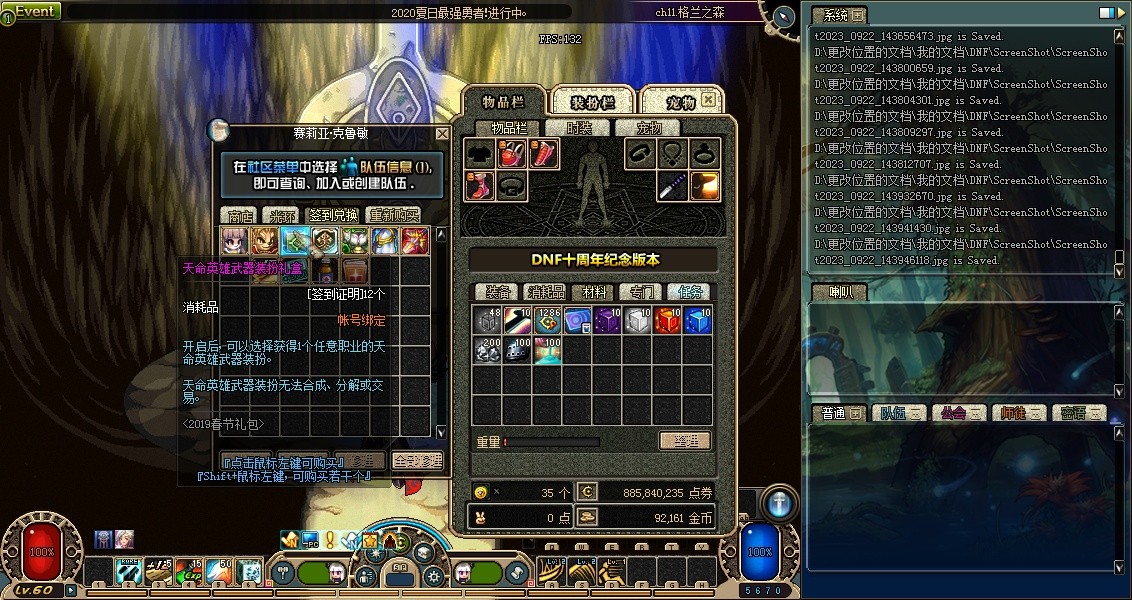Switch to the 签到兑换 tab

point(333,215)
